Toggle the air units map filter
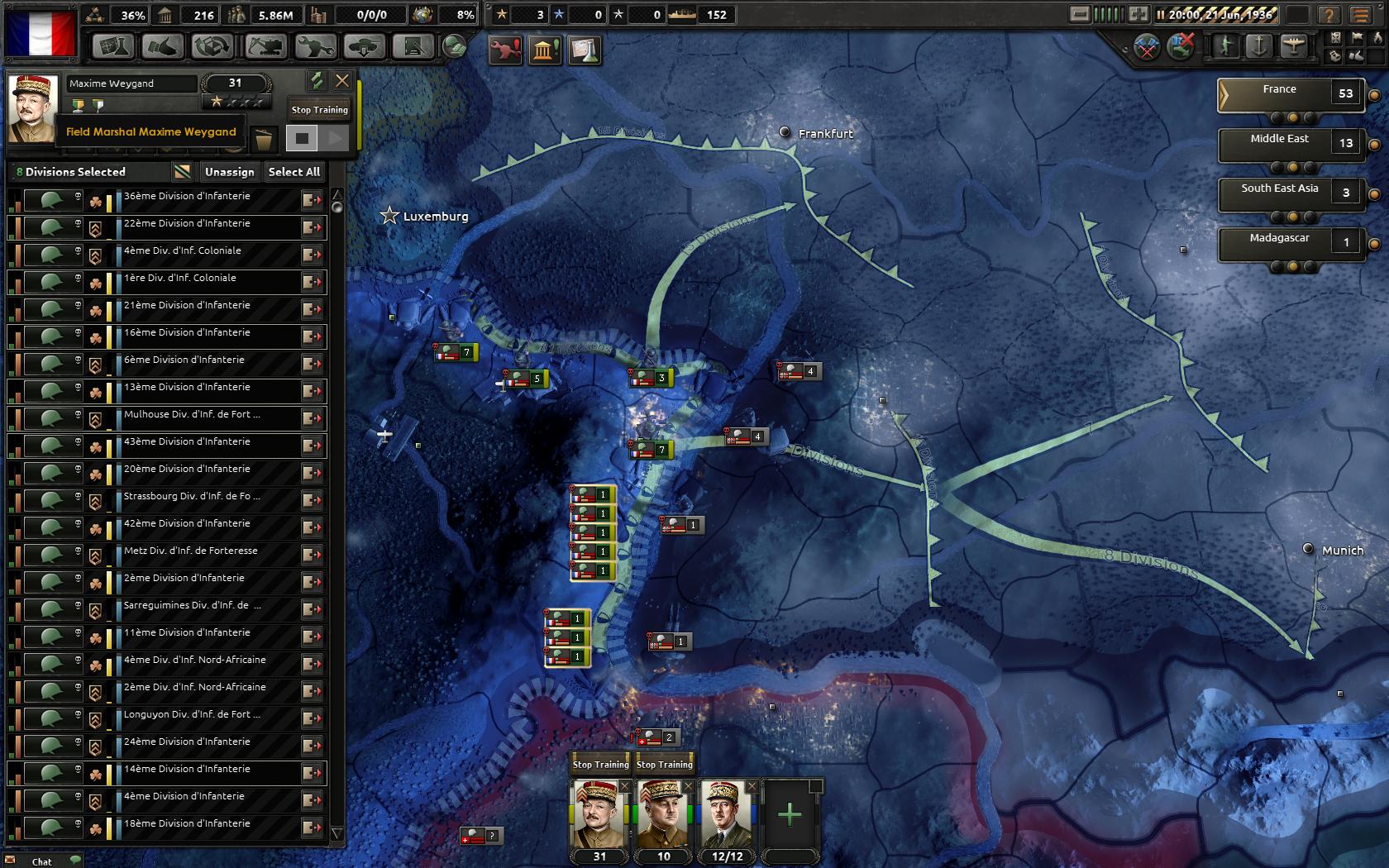The image size is (1389, 868). pyautogui.click(x=1294, y=47)
